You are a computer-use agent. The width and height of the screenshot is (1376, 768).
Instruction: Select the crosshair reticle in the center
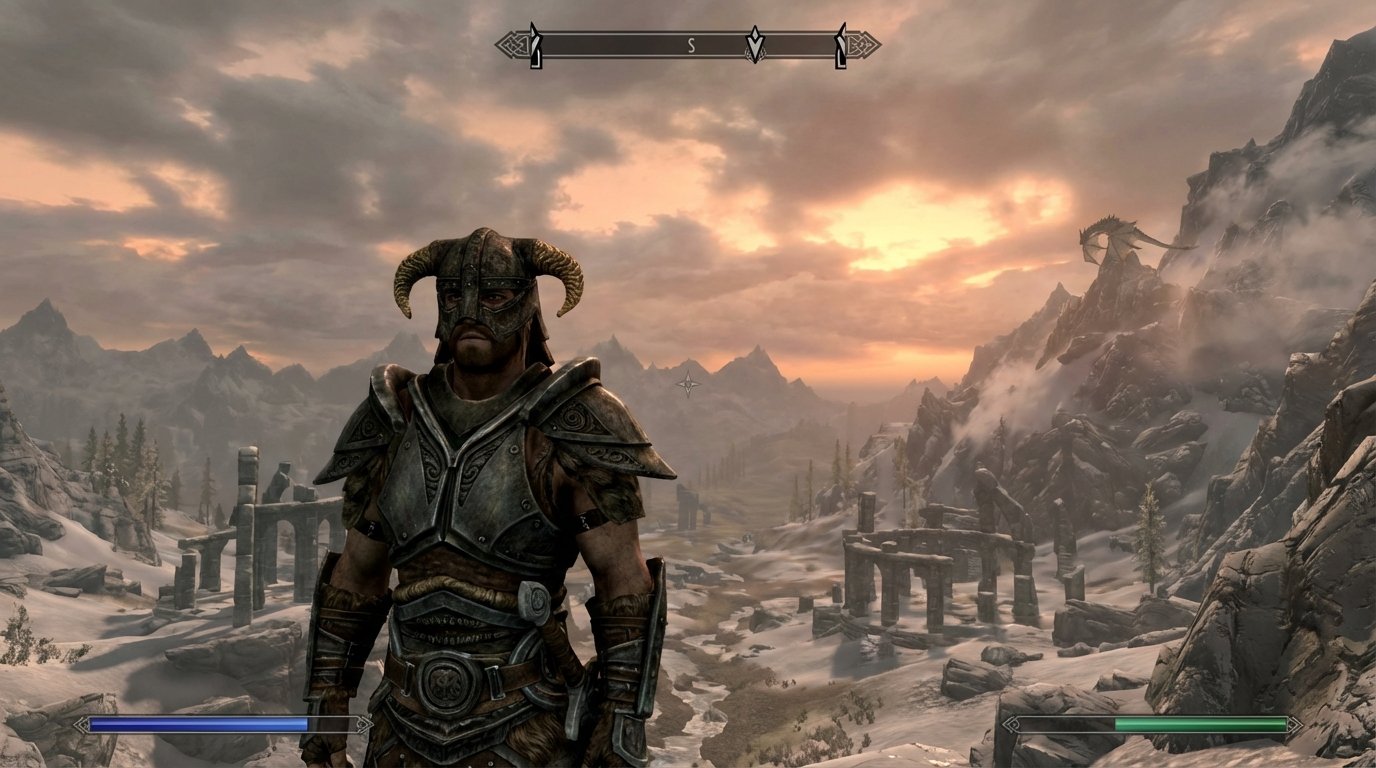[x=688, y=382]
